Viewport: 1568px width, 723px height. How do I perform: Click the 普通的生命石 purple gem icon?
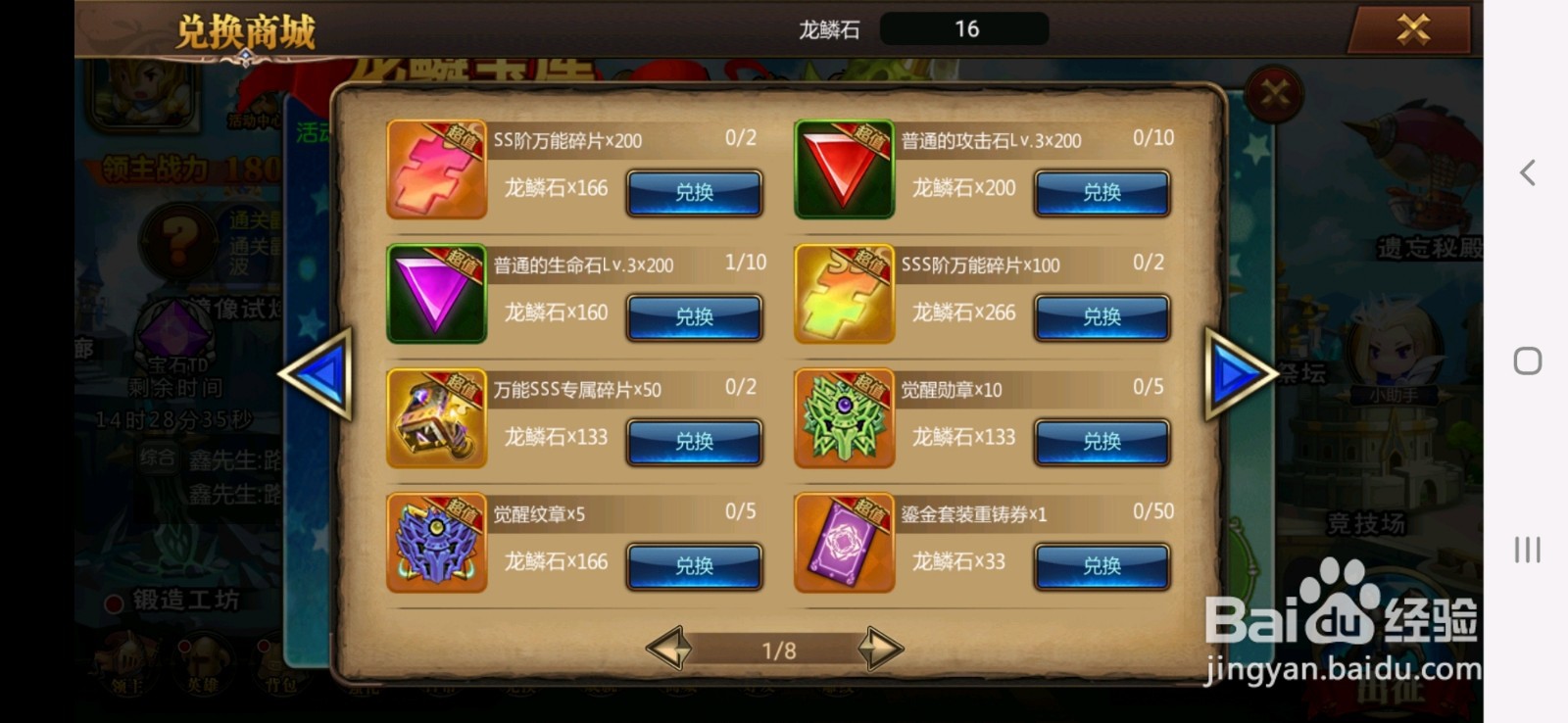click(x=436, y=292)
